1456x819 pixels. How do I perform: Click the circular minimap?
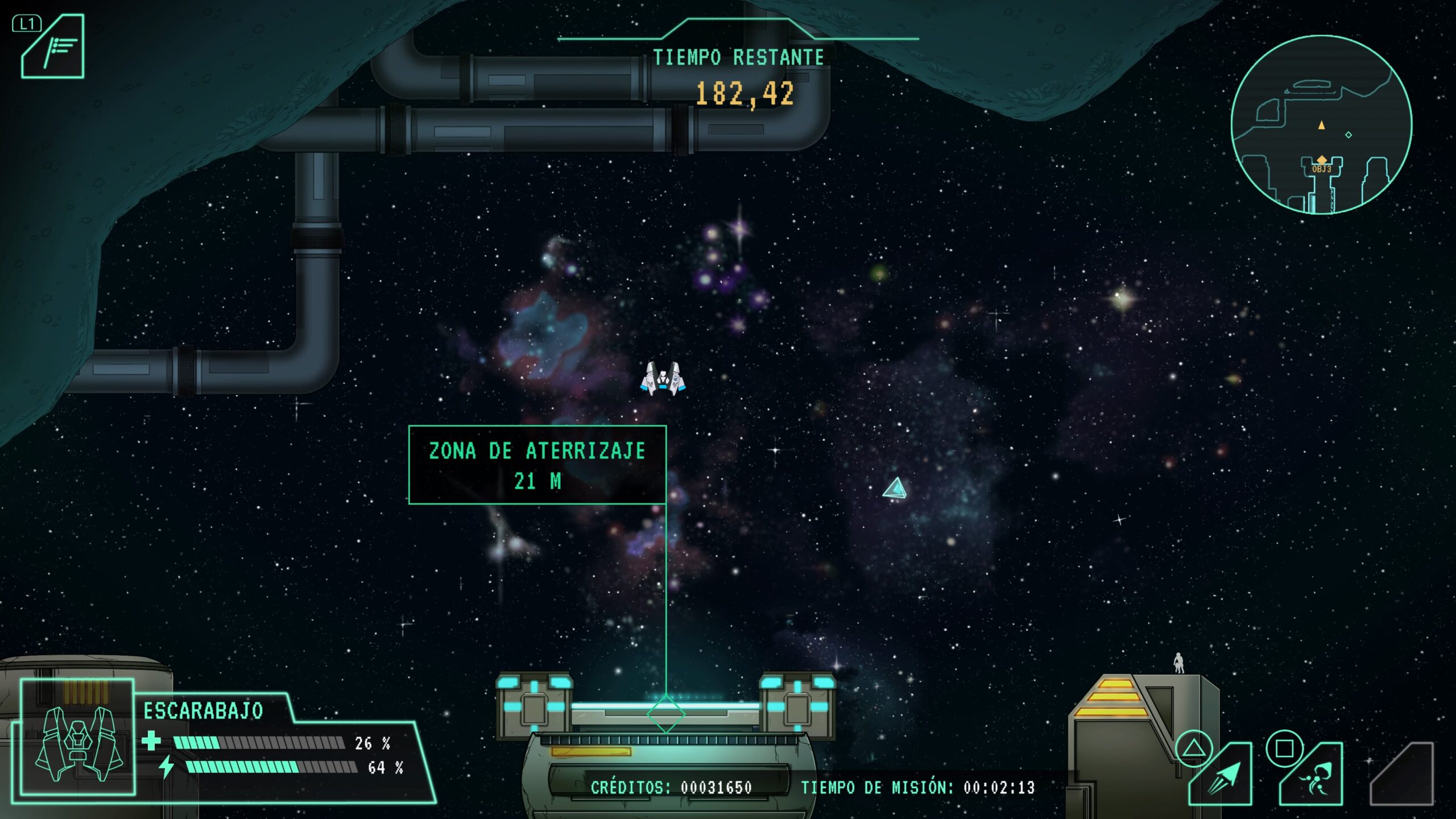[1321, 124]
